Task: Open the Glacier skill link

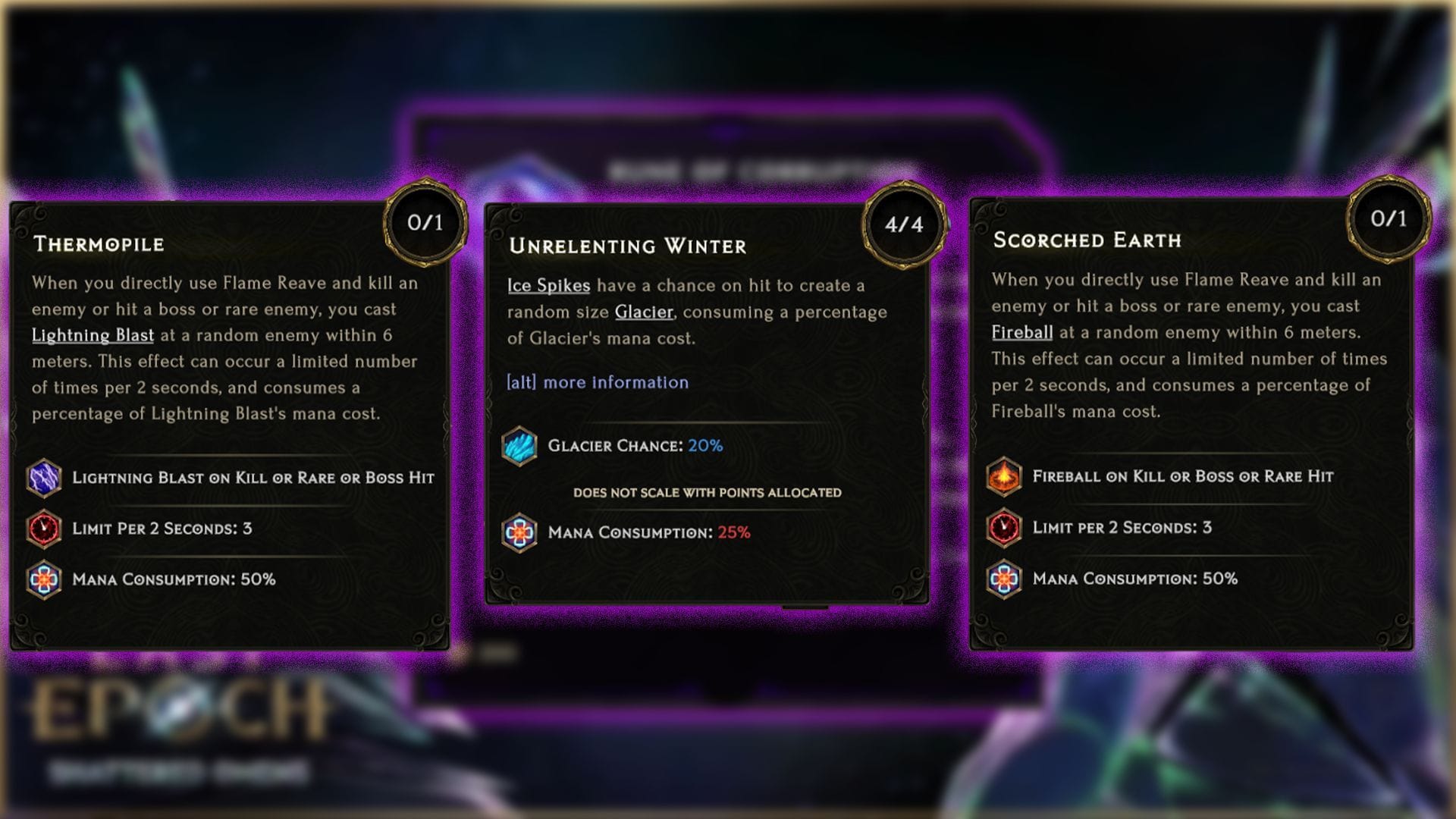Action: tap(643, 312)
